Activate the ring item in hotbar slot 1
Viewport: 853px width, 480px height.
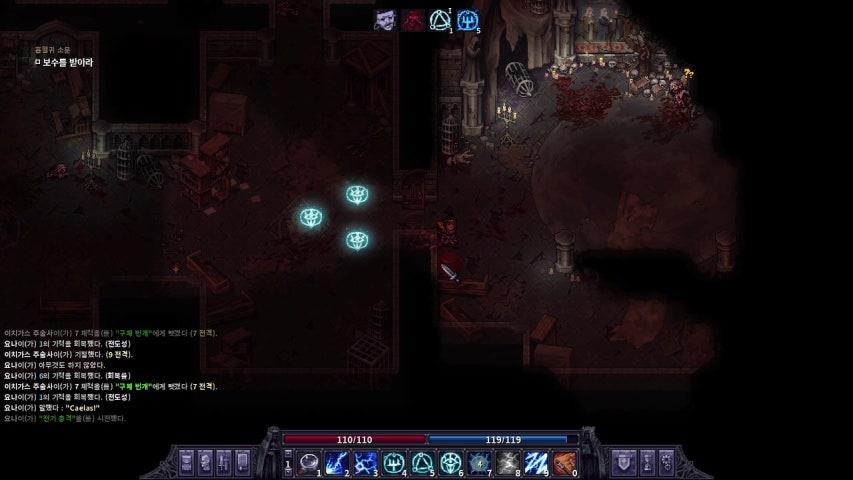coord(309,462)
